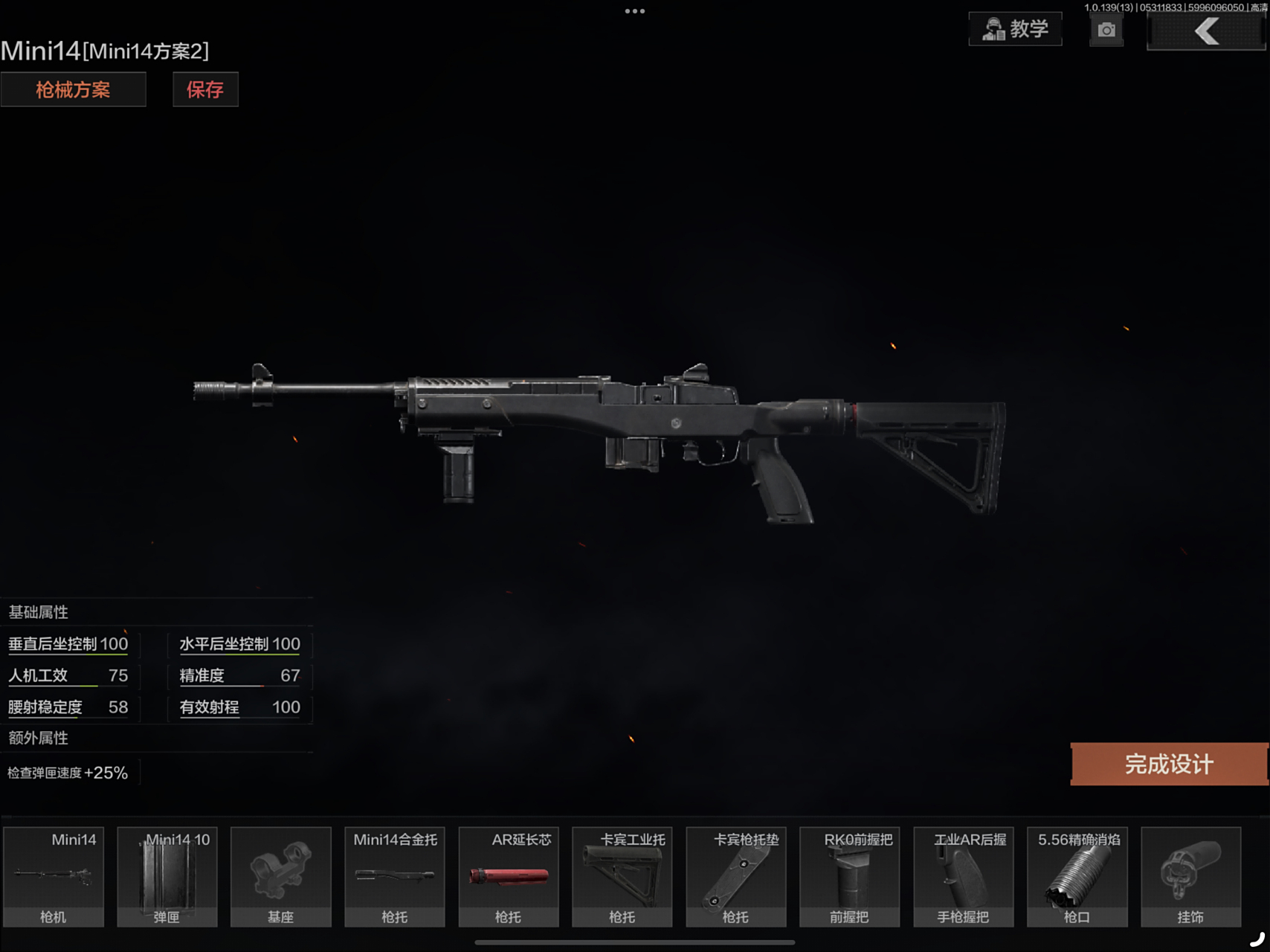
Task: Select the 工业AR后握 pistol grip
Action: click(x=964, y=876)
